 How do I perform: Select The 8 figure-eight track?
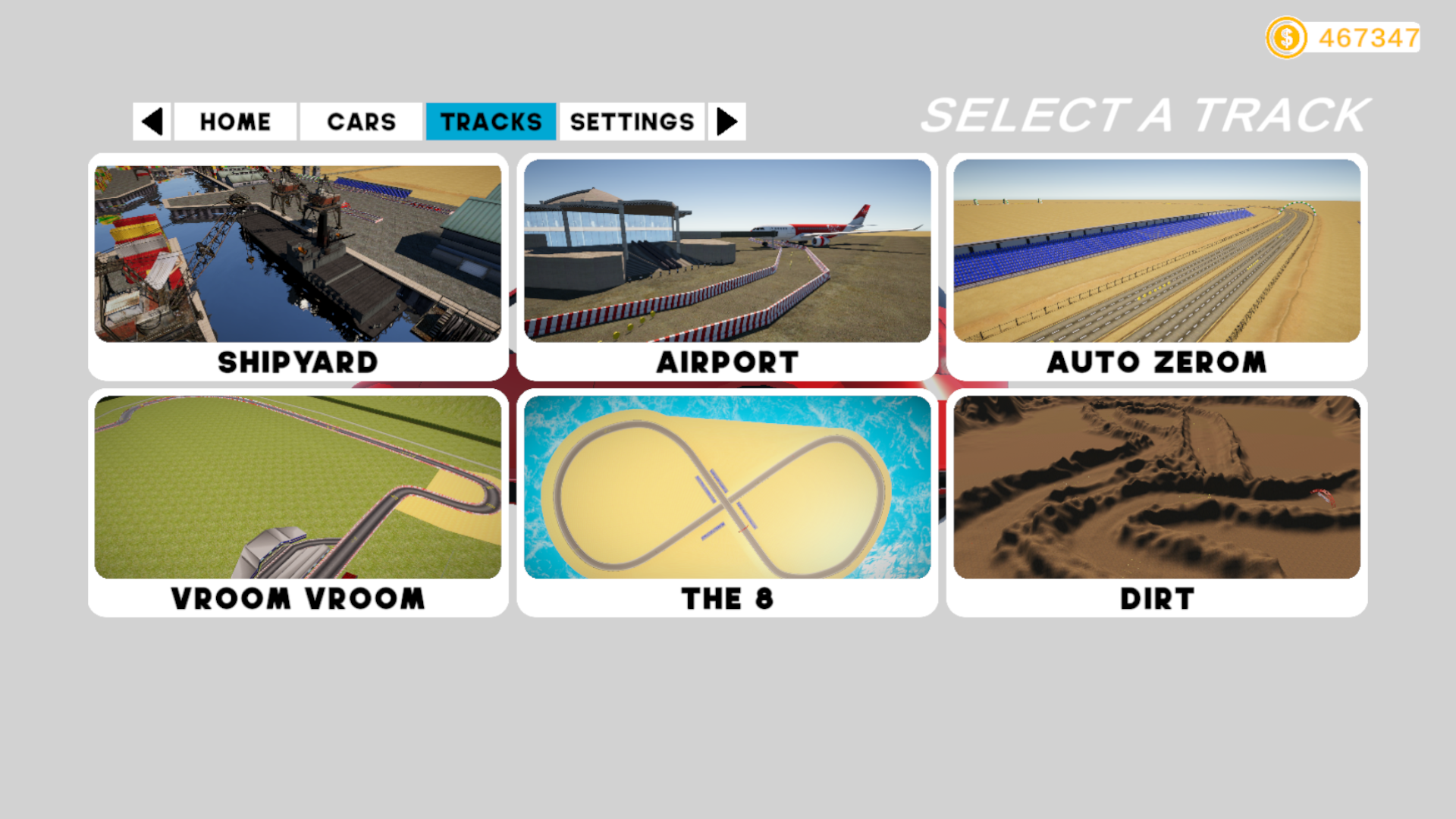pos(727,502)
